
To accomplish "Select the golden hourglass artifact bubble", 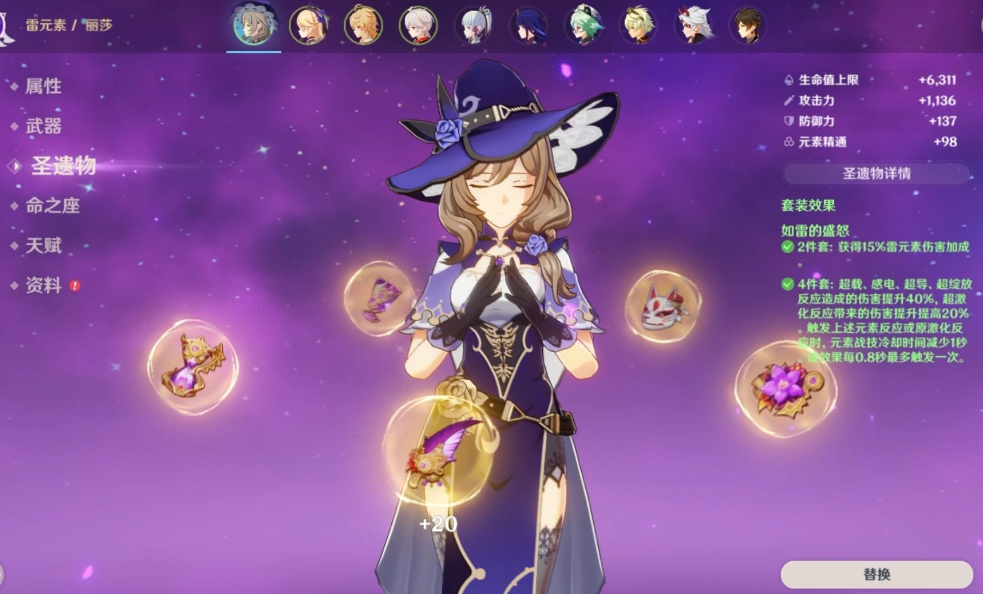I will (192, 366).
